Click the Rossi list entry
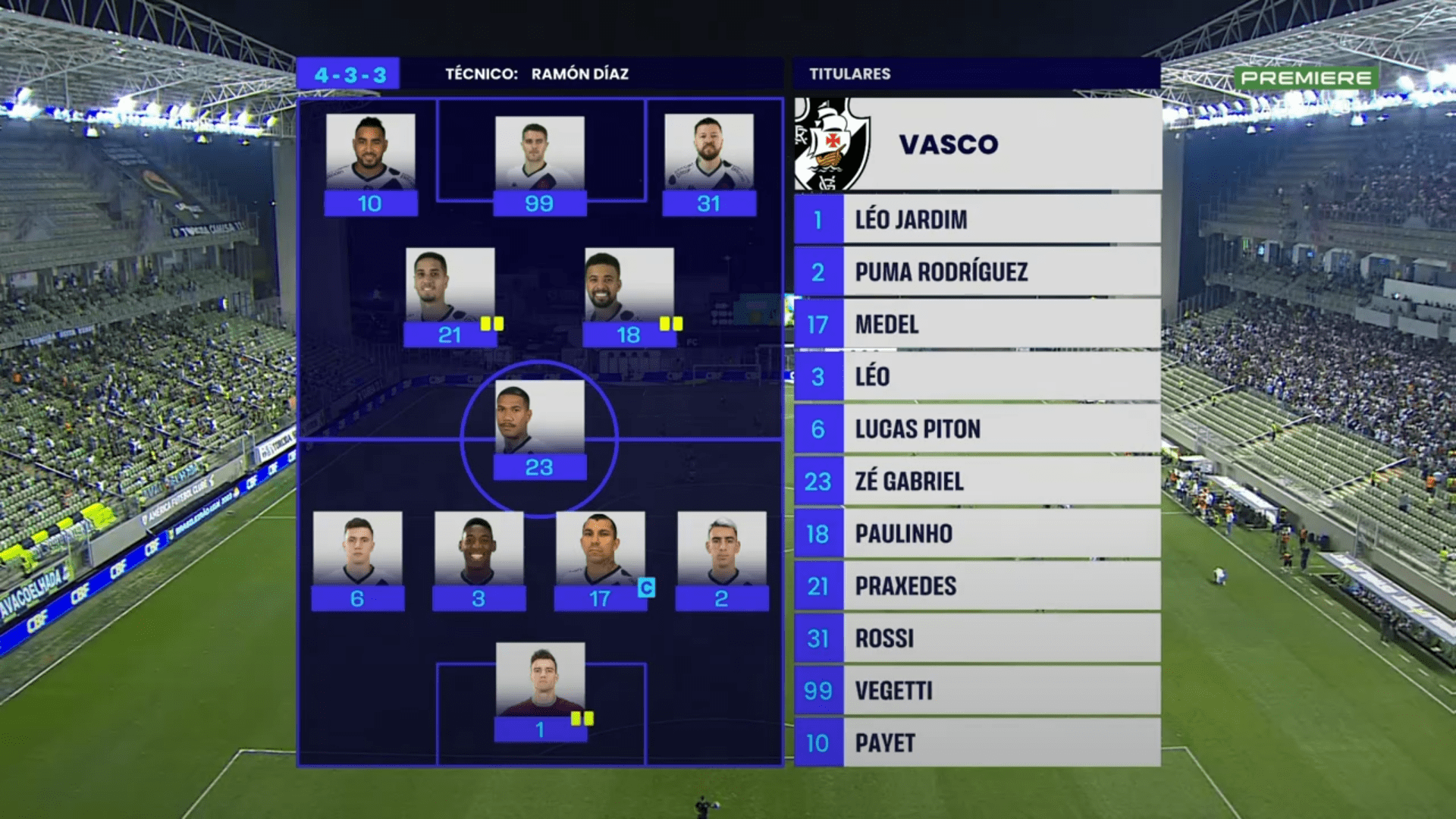This screenshot has width=1456, height=819. [977, 639]
